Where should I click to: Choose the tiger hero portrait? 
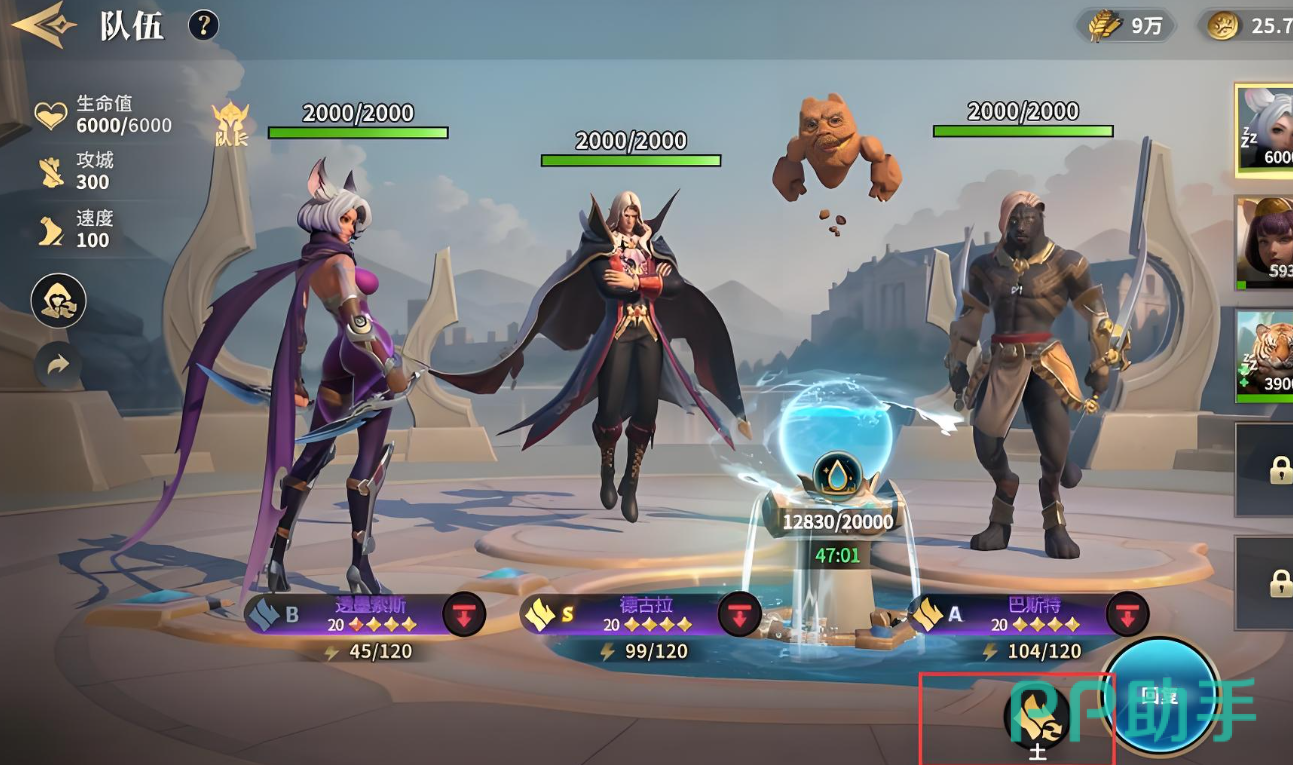[x=1265, y=356]
